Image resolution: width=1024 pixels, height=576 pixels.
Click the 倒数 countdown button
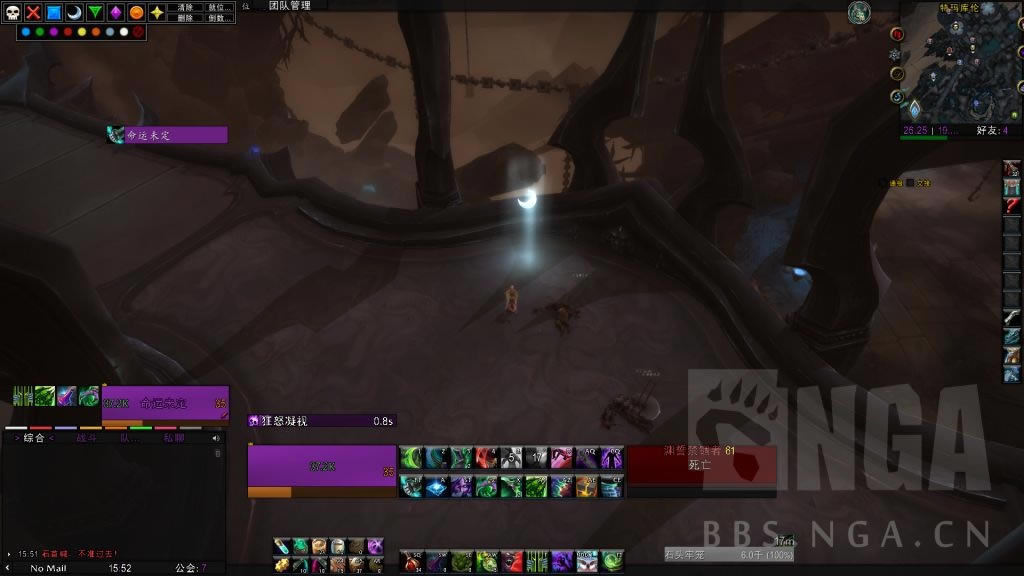(218, 18)
